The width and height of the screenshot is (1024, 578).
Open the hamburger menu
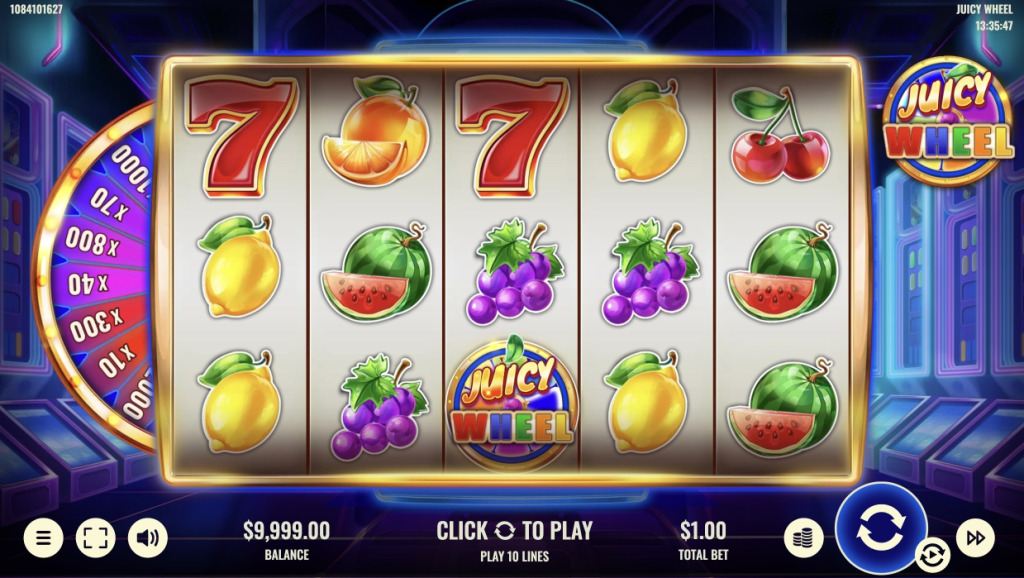pos(43,538)
